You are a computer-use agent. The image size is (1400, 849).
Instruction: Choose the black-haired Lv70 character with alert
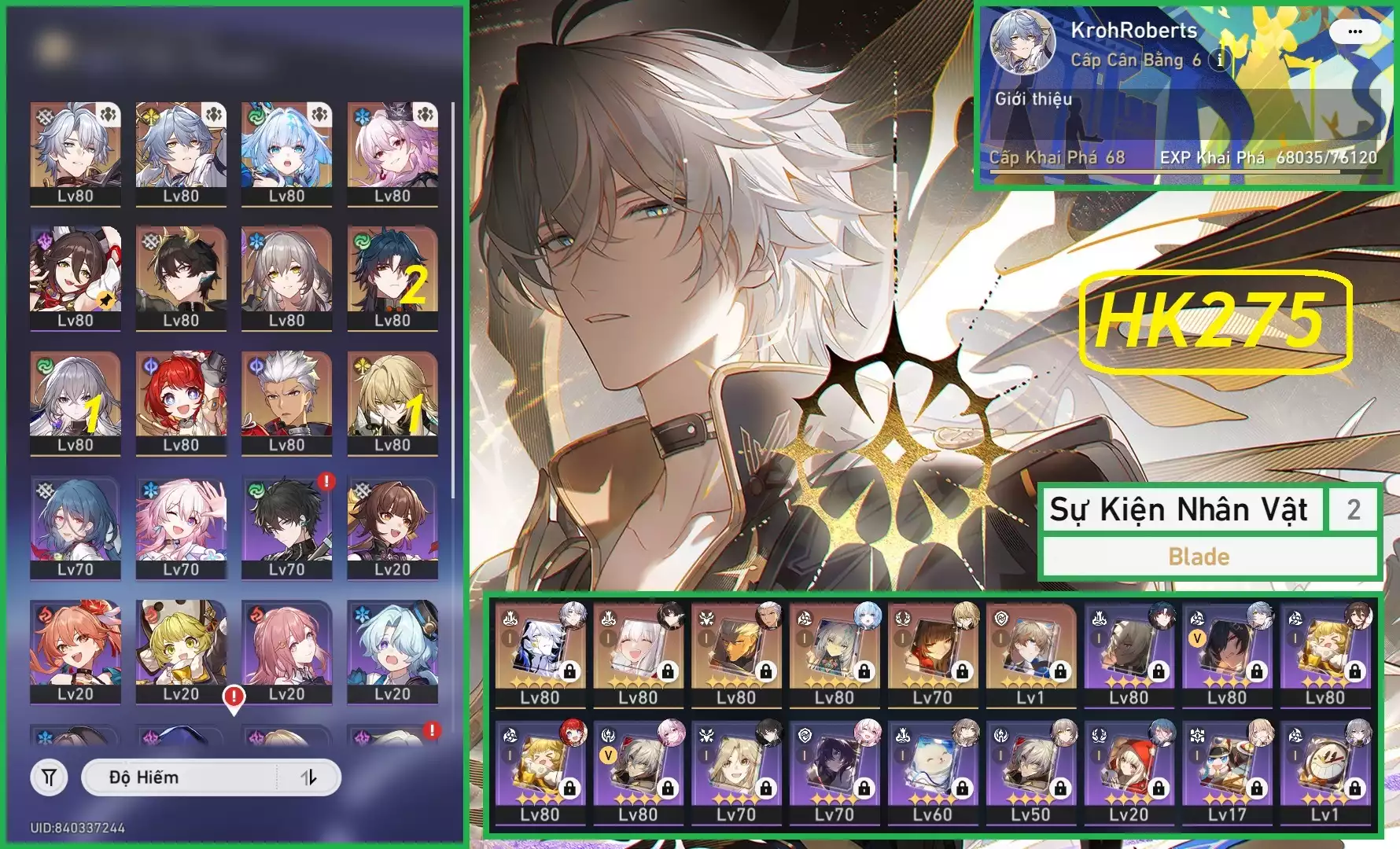tap(286, 526)
